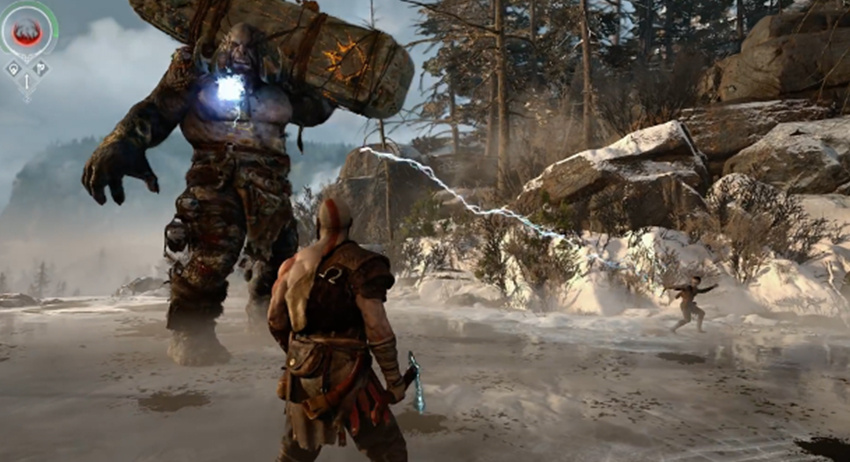This screenshot has width=850, height=462.
Task: Select the right diamond rune icon
Action: [x=41, y=69]
